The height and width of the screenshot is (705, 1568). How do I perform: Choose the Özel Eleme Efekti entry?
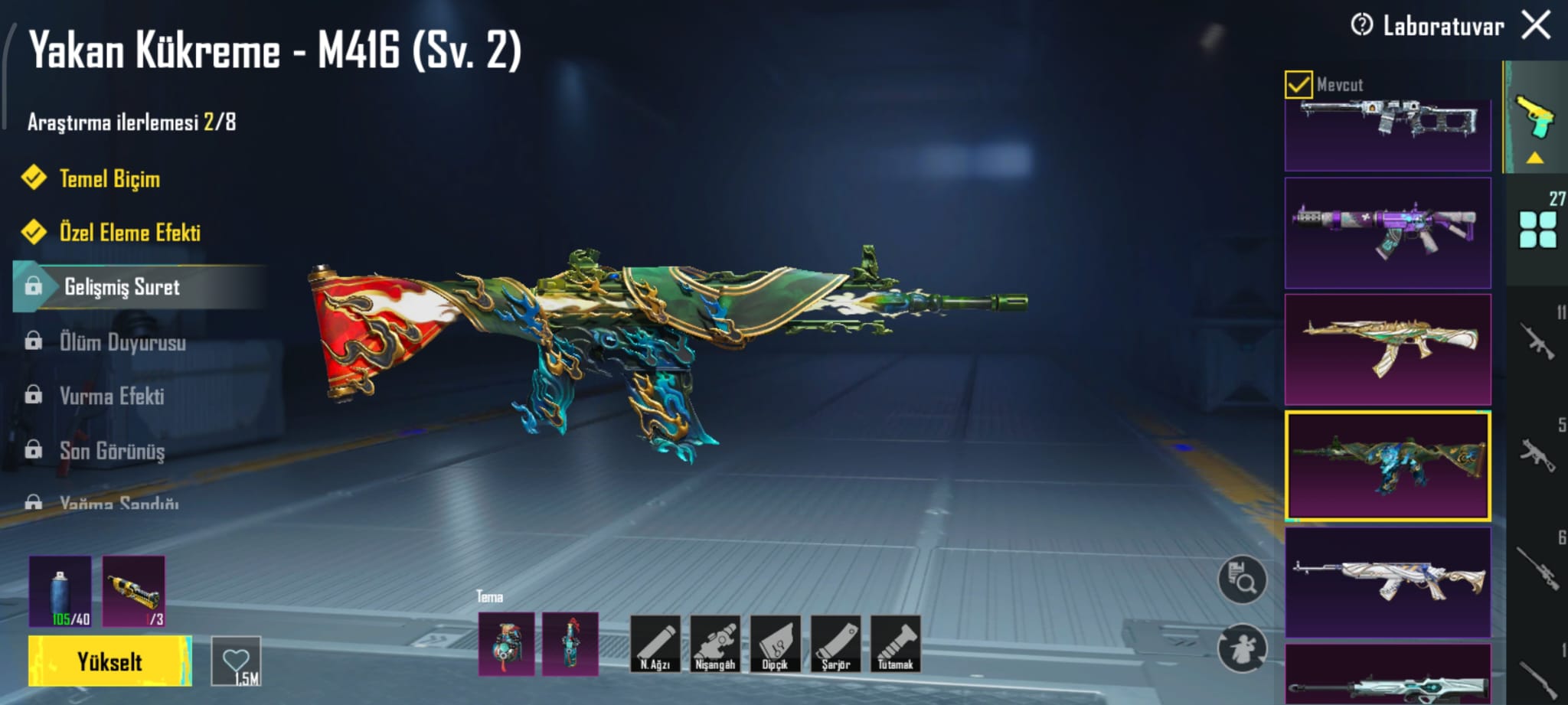pyautogui.click(x=129, y=233)
